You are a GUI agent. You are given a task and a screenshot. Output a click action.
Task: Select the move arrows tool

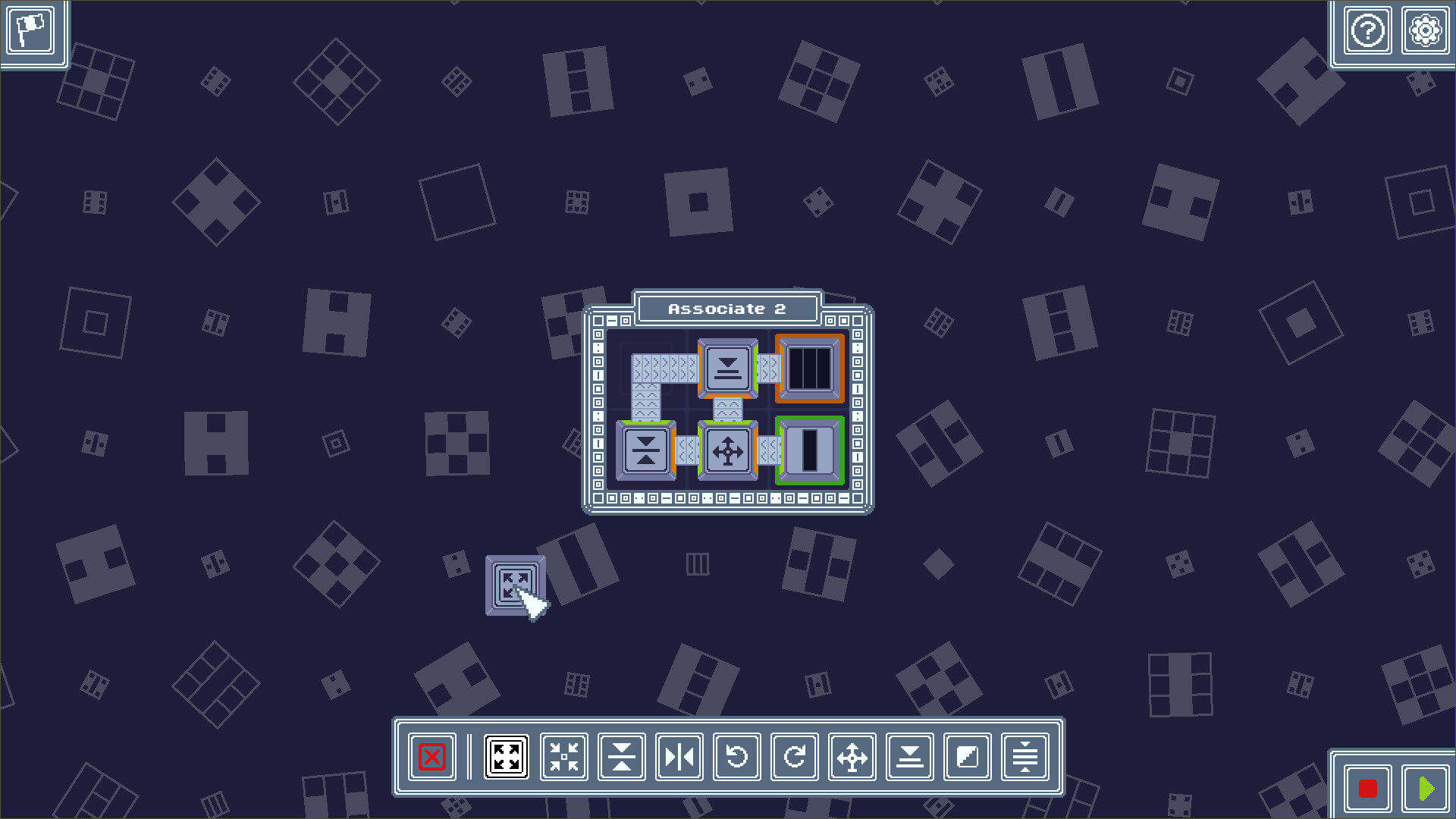(x=852, y=756)
